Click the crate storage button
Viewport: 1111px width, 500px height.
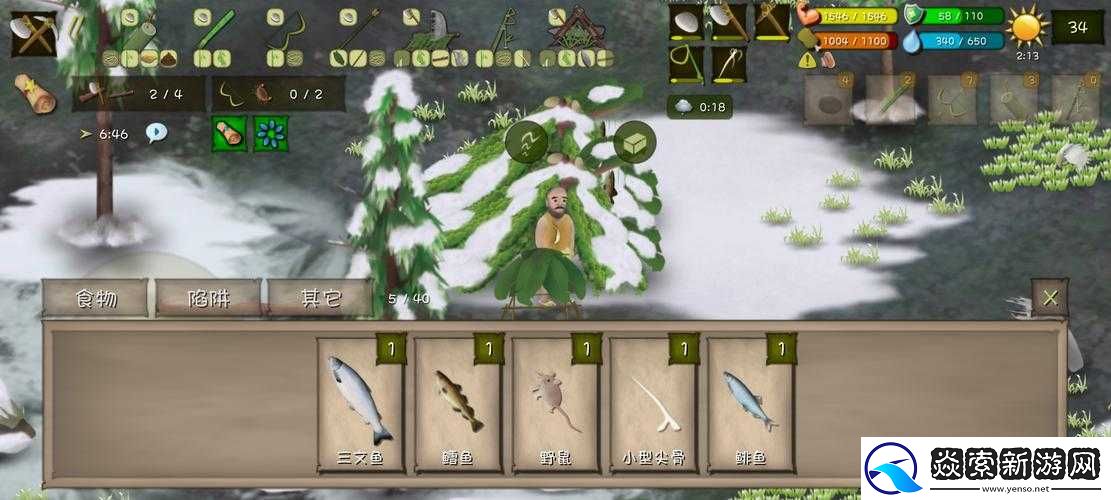pyautogui.click(x=633, y=142)
